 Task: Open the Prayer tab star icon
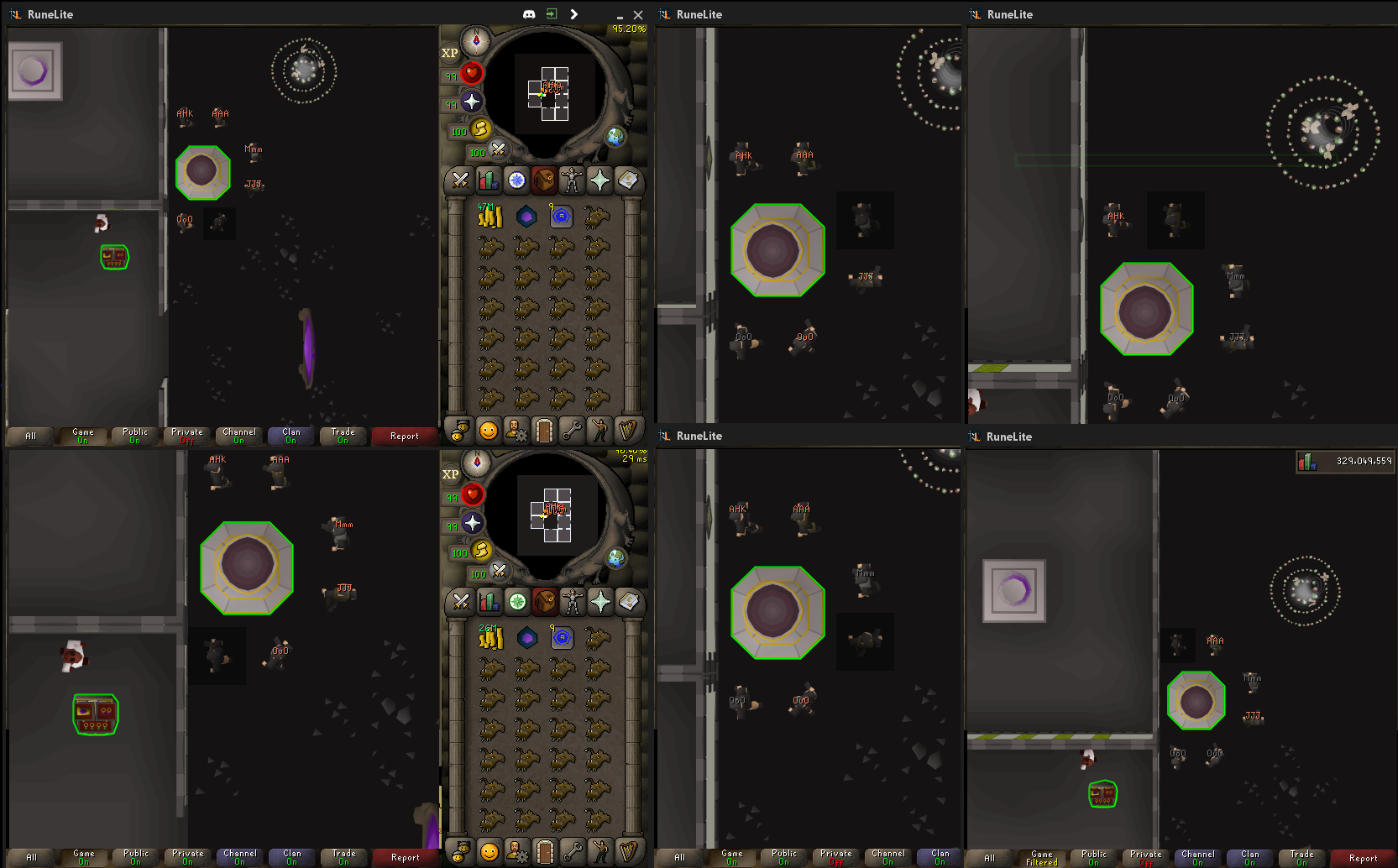(600, 180)
